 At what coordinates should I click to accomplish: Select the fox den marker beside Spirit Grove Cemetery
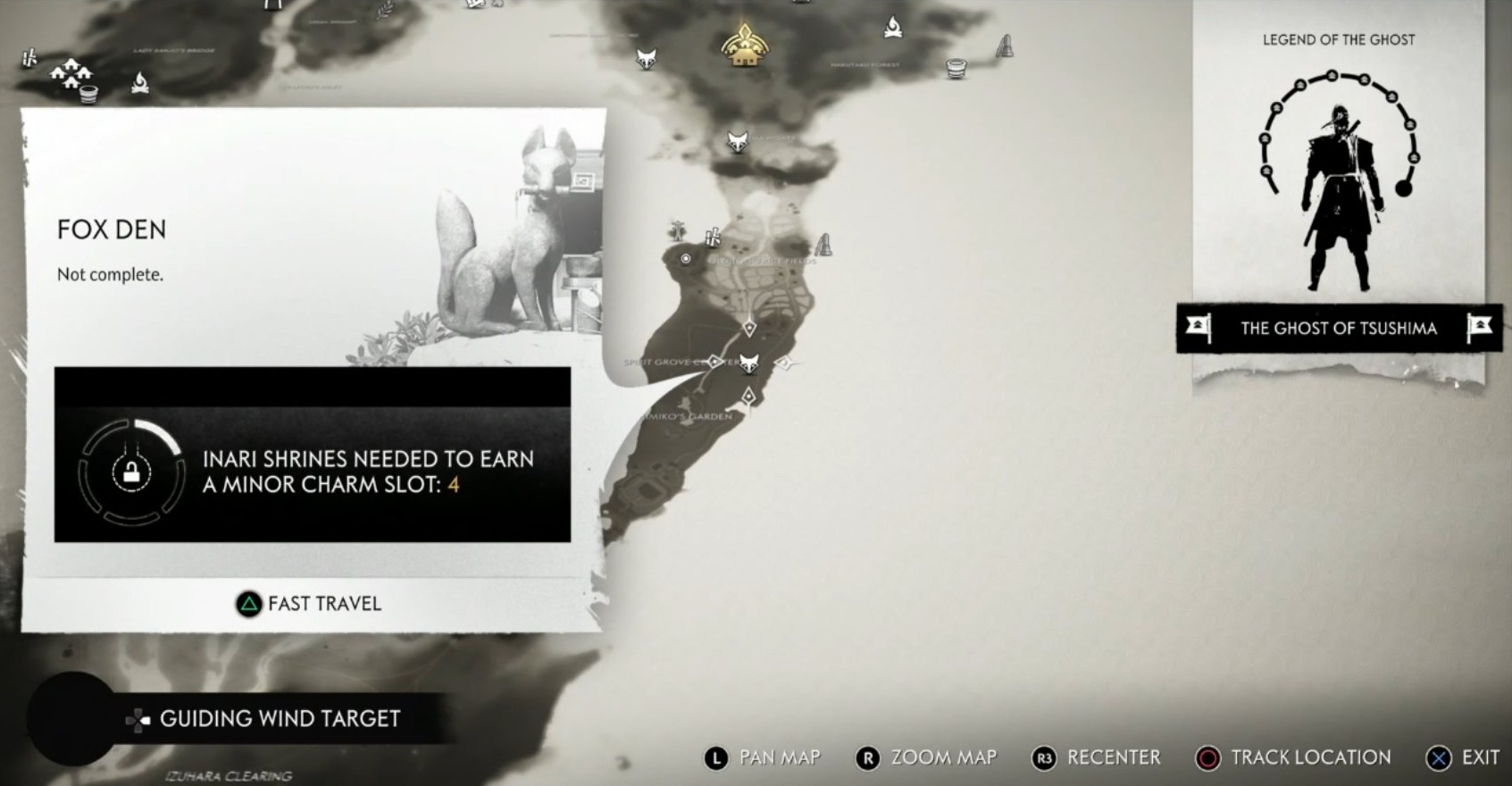coord(749,363)
